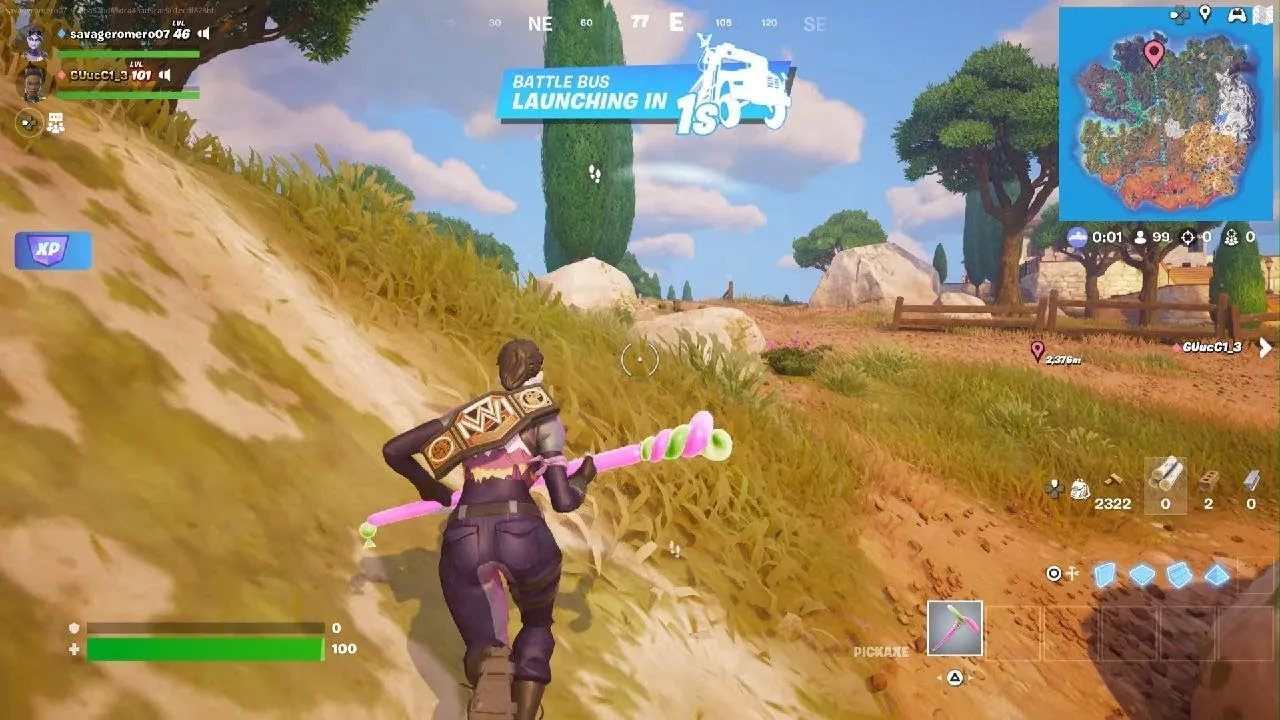The width and height of the screenshot is (1280, 720).
Task: Click the players remaining icon showing 99
Action: 1140,238
